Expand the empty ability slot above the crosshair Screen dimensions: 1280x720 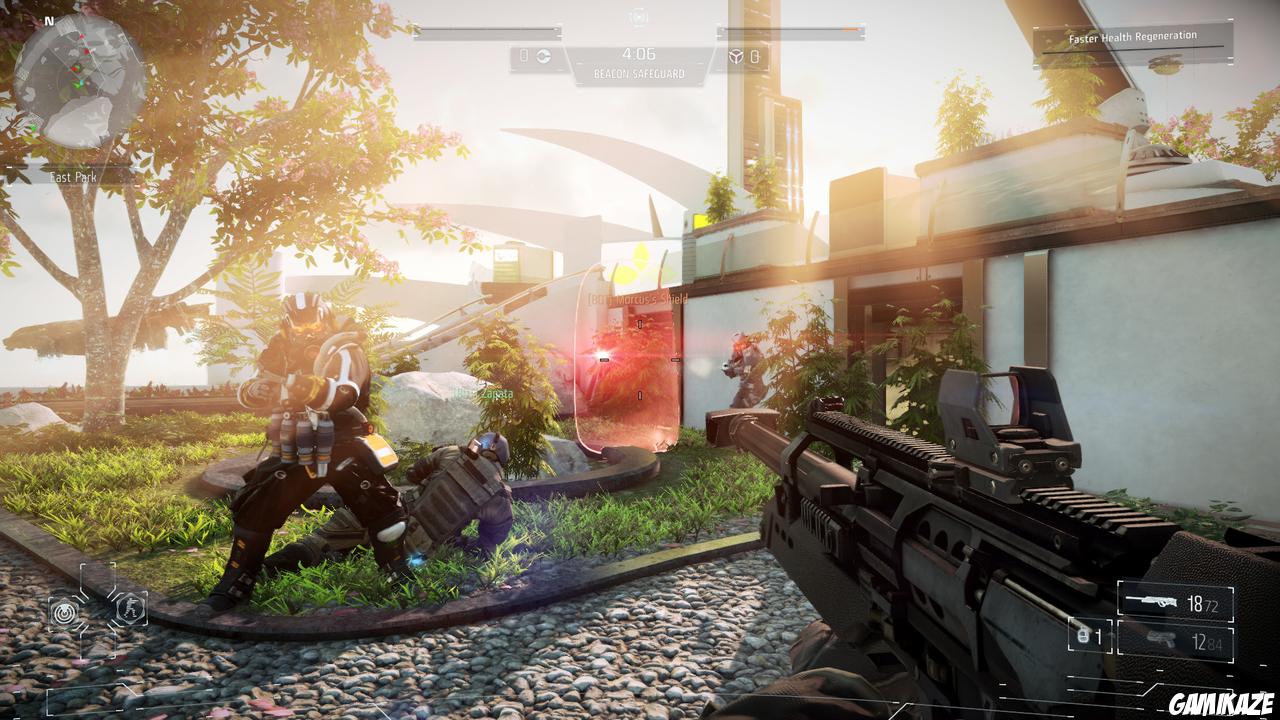[97, 575]
